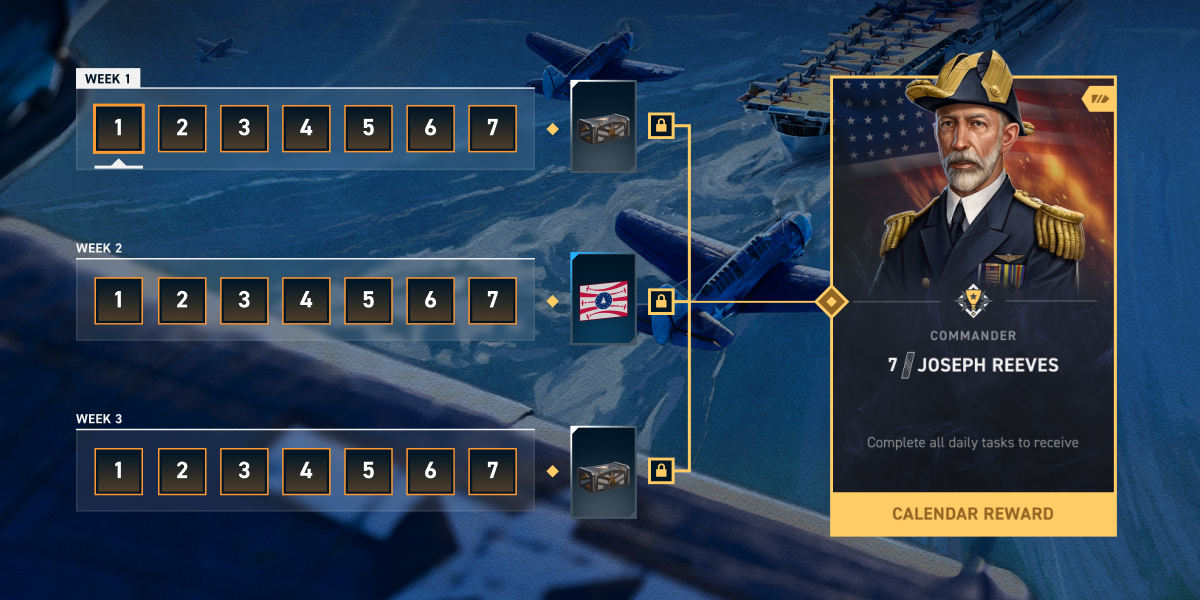Choose day 4 in Week 1

306,129
